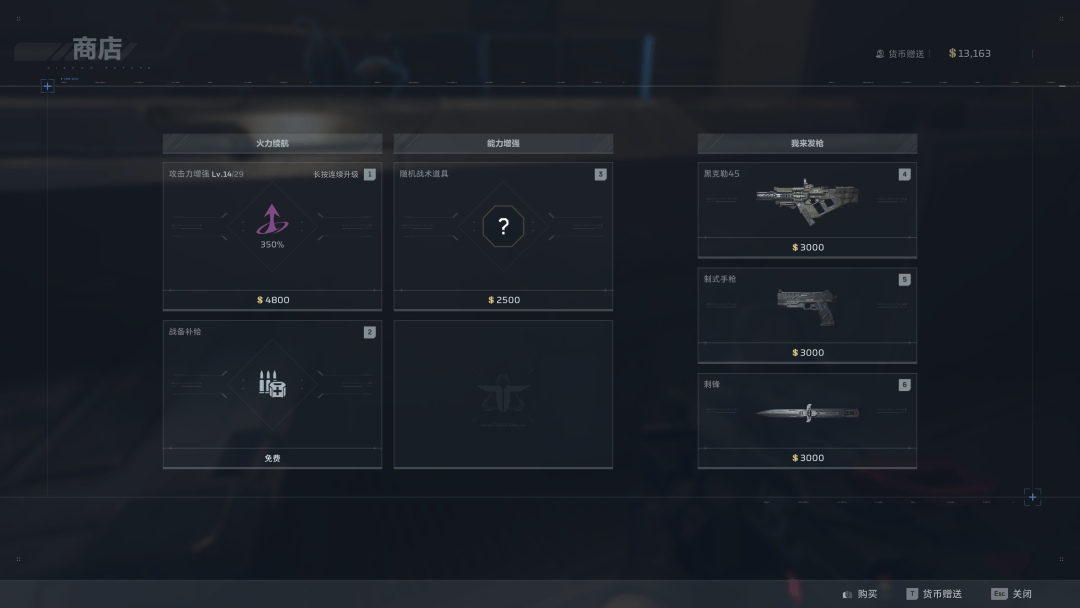
Task: Open 货币赠送 next to the balance
Action: point(900,54)
